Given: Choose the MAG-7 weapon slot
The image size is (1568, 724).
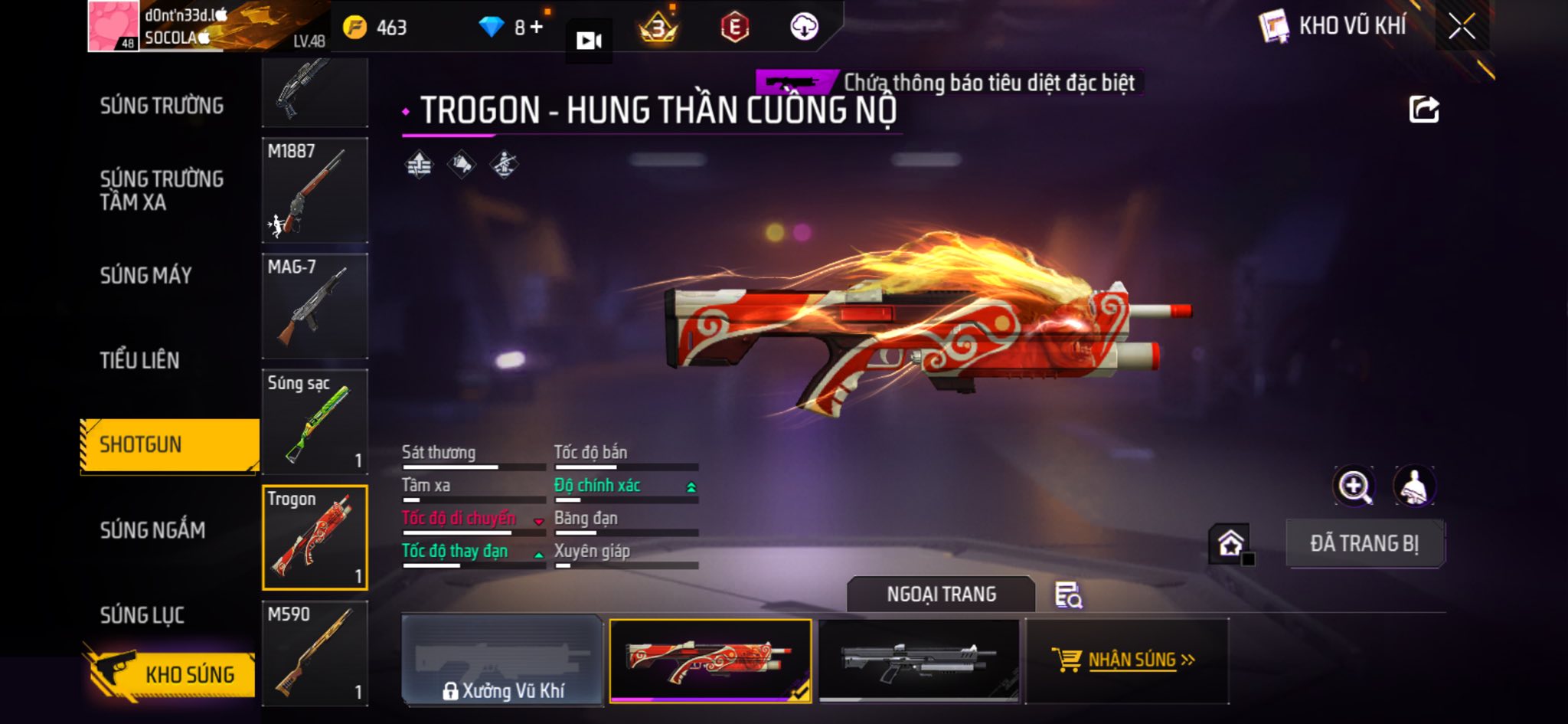Looking at the screenshot, I should tap(315, 306).
